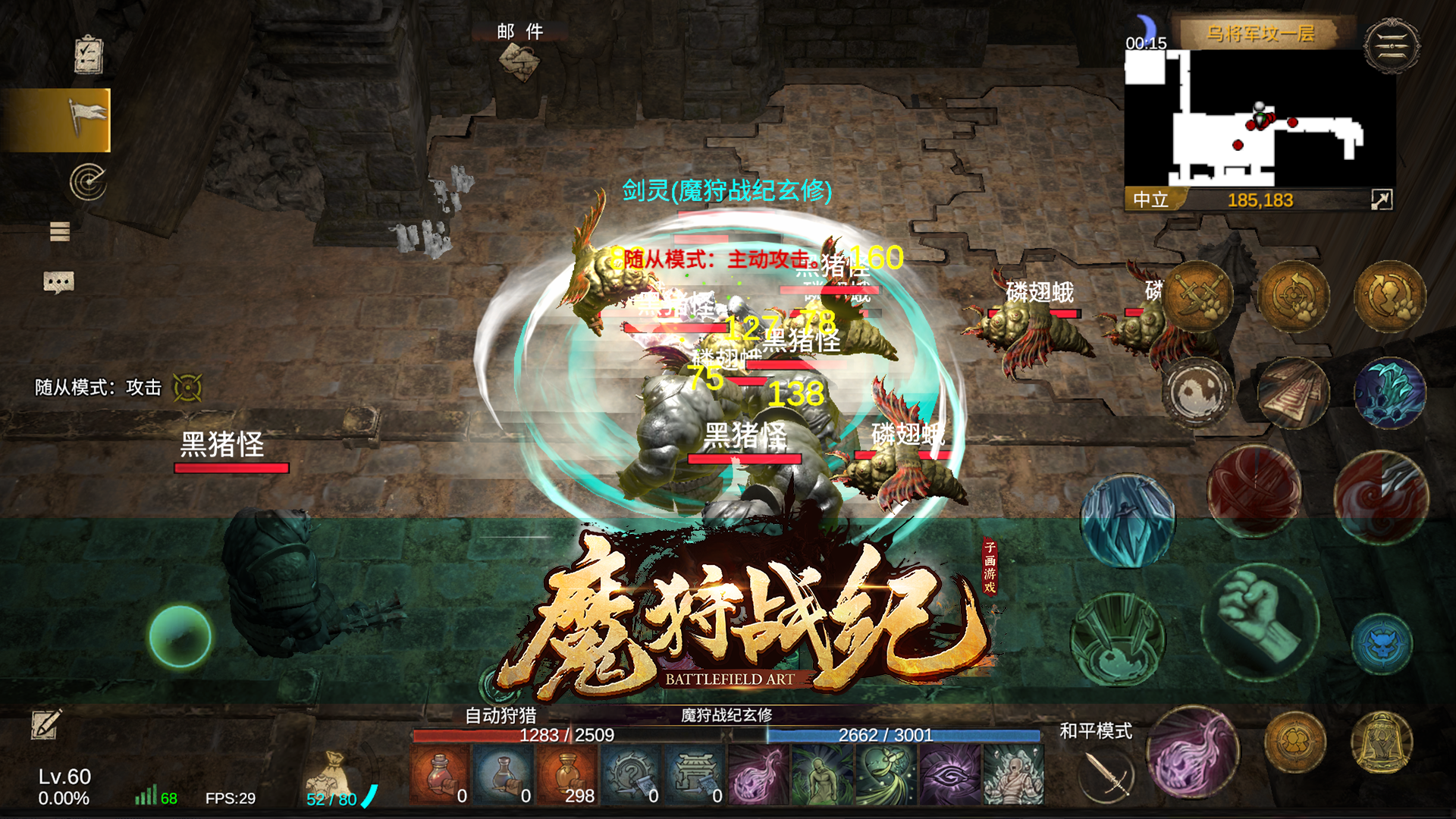Use the red health potion slot
The image size is (1456, 819).
pos(438,773)
